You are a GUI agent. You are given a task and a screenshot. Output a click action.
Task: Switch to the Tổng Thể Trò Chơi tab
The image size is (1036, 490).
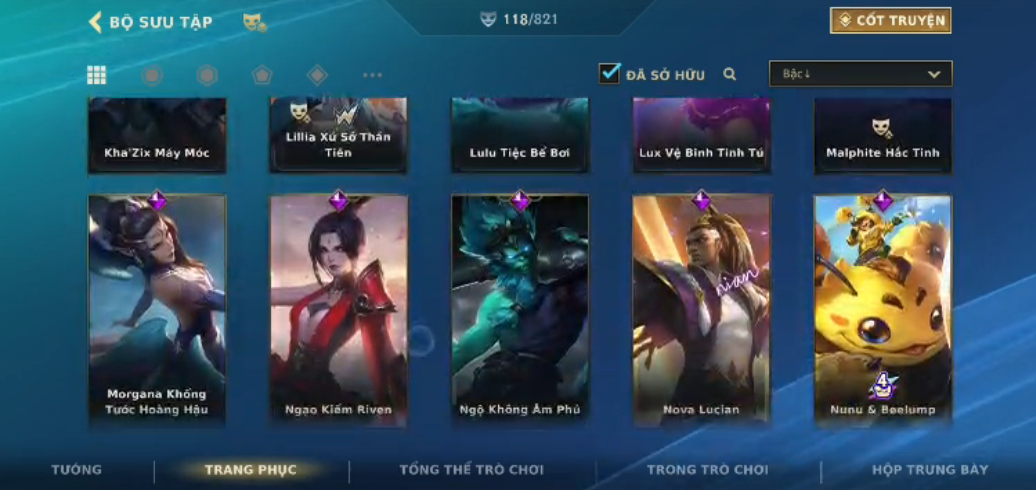(472, 470)
